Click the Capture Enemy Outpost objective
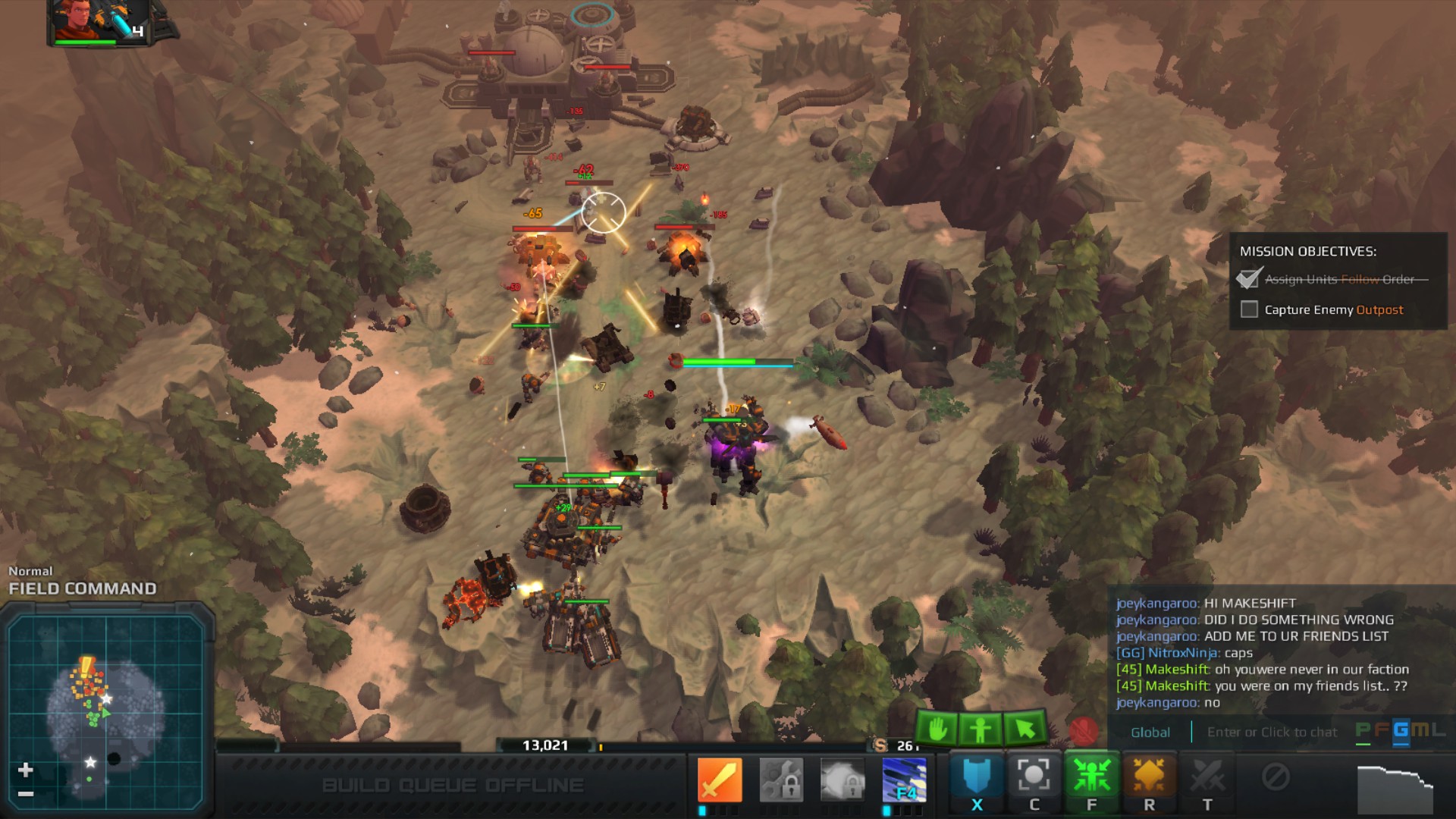The width and height of the screenshot is (1456, 819). click(1333, 309)
